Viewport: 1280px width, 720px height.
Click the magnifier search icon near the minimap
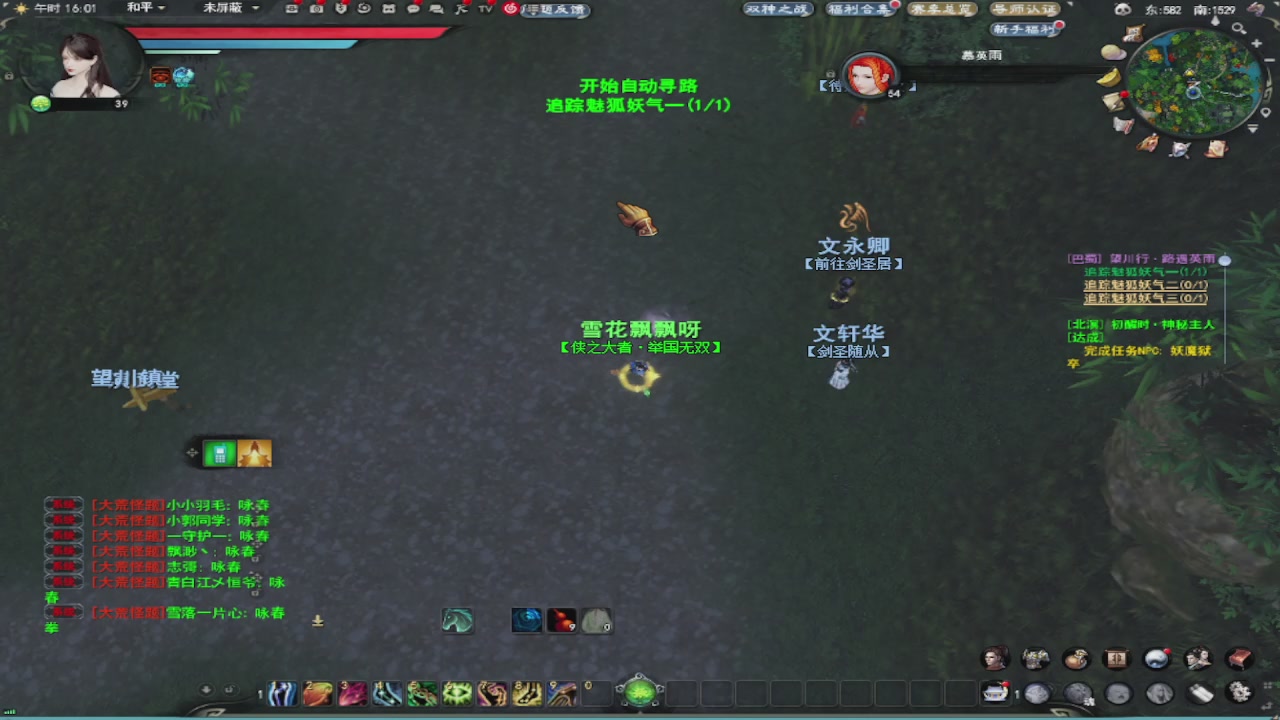[1238, 29]
